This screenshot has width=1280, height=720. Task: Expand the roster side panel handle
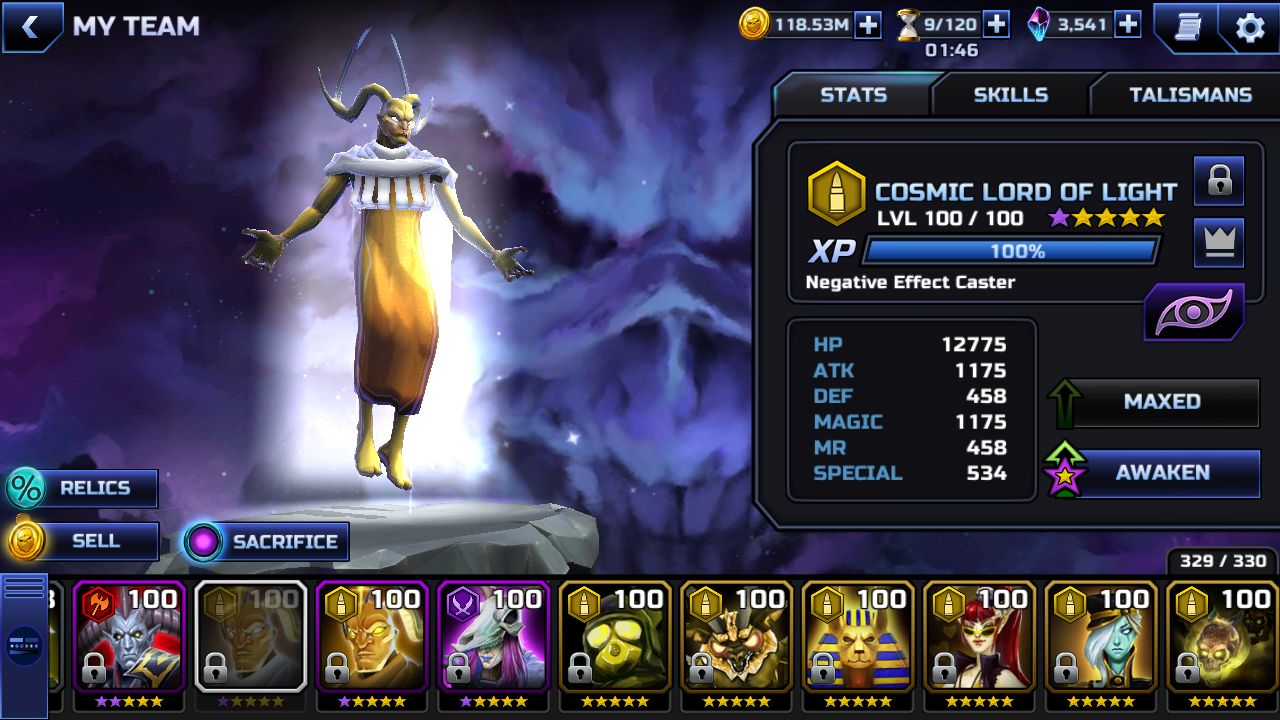pos(24,645)
